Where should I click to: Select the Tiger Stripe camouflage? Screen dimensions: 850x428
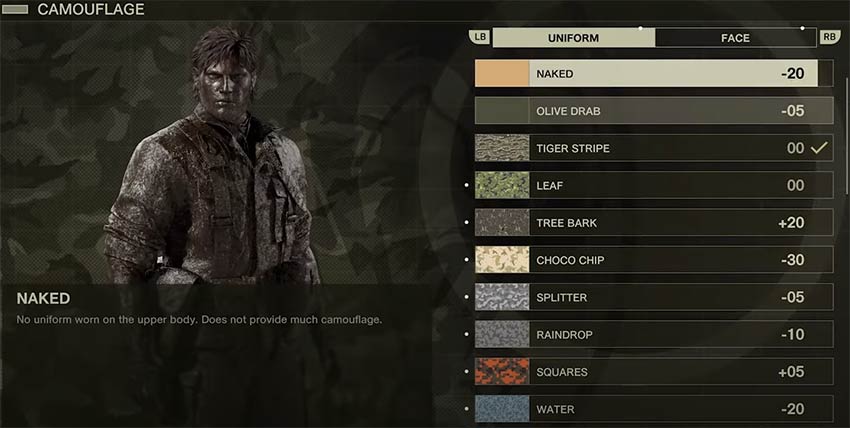[653, 148]
